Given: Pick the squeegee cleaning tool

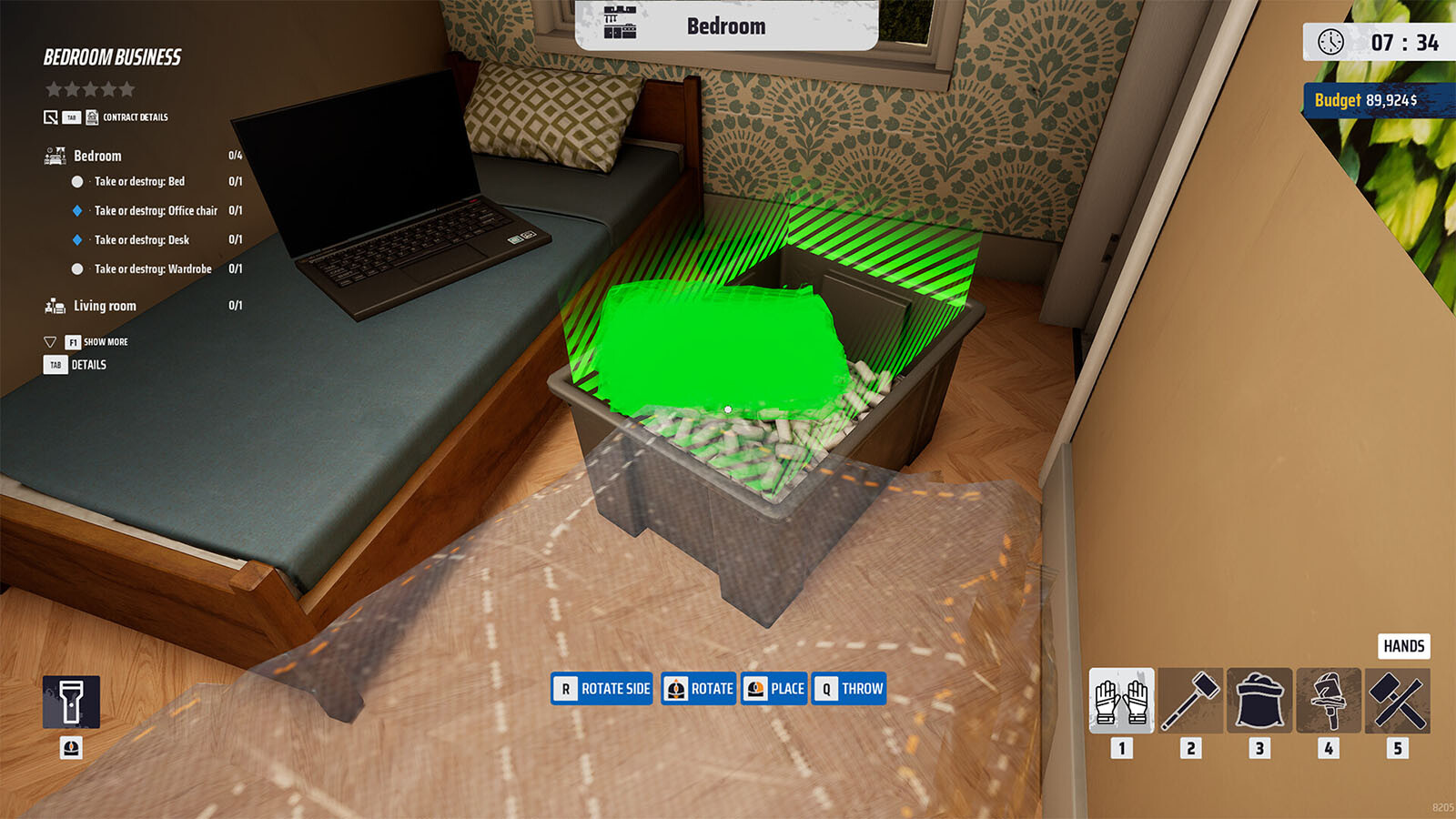Looking at the screenshot, I should [x=1329, y=701].
